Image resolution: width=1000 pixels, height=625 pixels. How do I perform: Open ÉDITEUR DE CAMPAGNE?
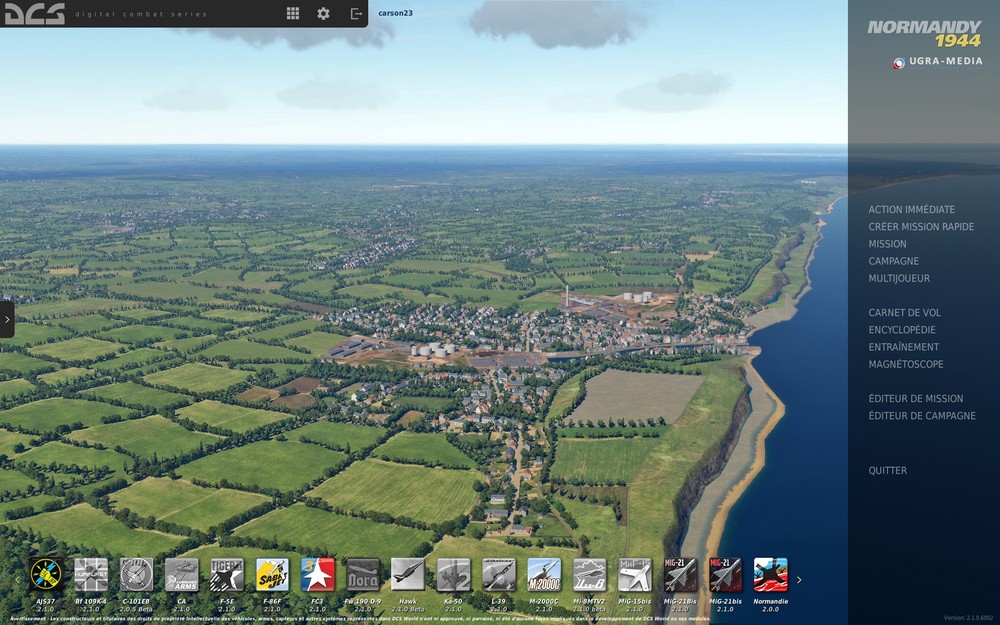(921, 416)
